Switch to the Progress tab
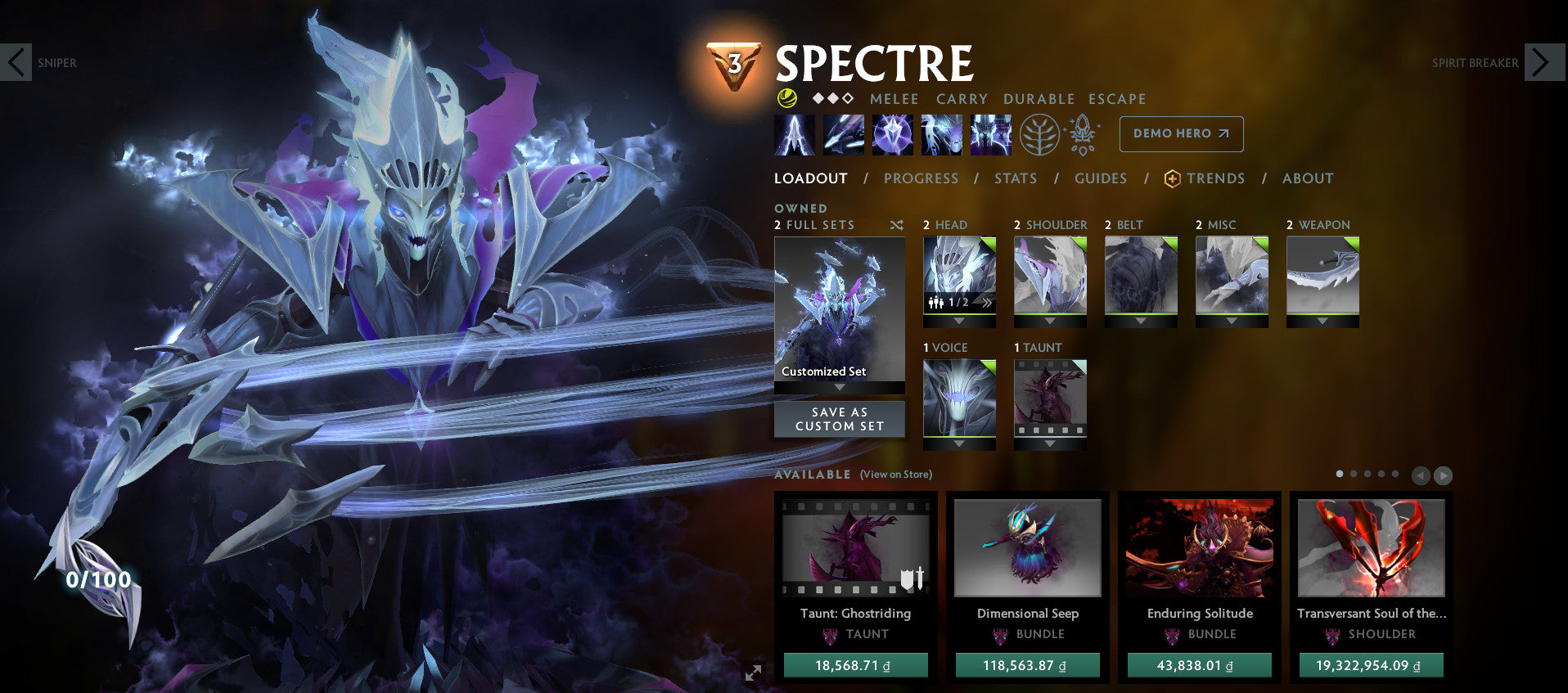The height and width of the screenshot is (693, 1568). coord(921,178)
